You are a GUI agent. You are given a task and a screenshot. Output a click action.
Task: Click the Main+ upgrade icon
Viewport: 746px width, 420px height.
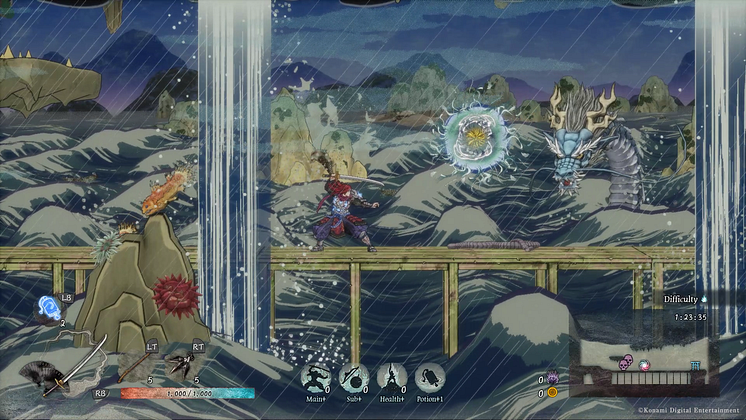pyautogui.click(x=315, y=378)
